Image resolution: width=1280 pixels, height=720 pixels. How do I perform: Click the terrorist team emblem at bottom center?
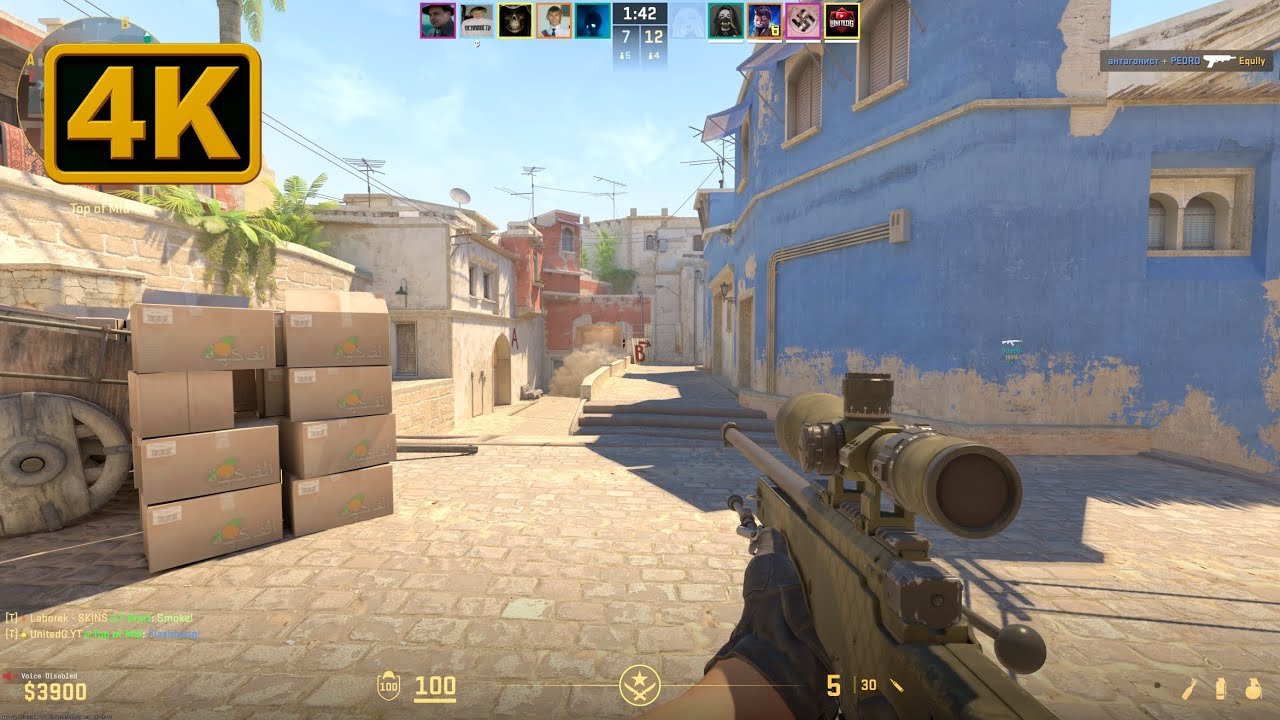[x=638, y=686]
